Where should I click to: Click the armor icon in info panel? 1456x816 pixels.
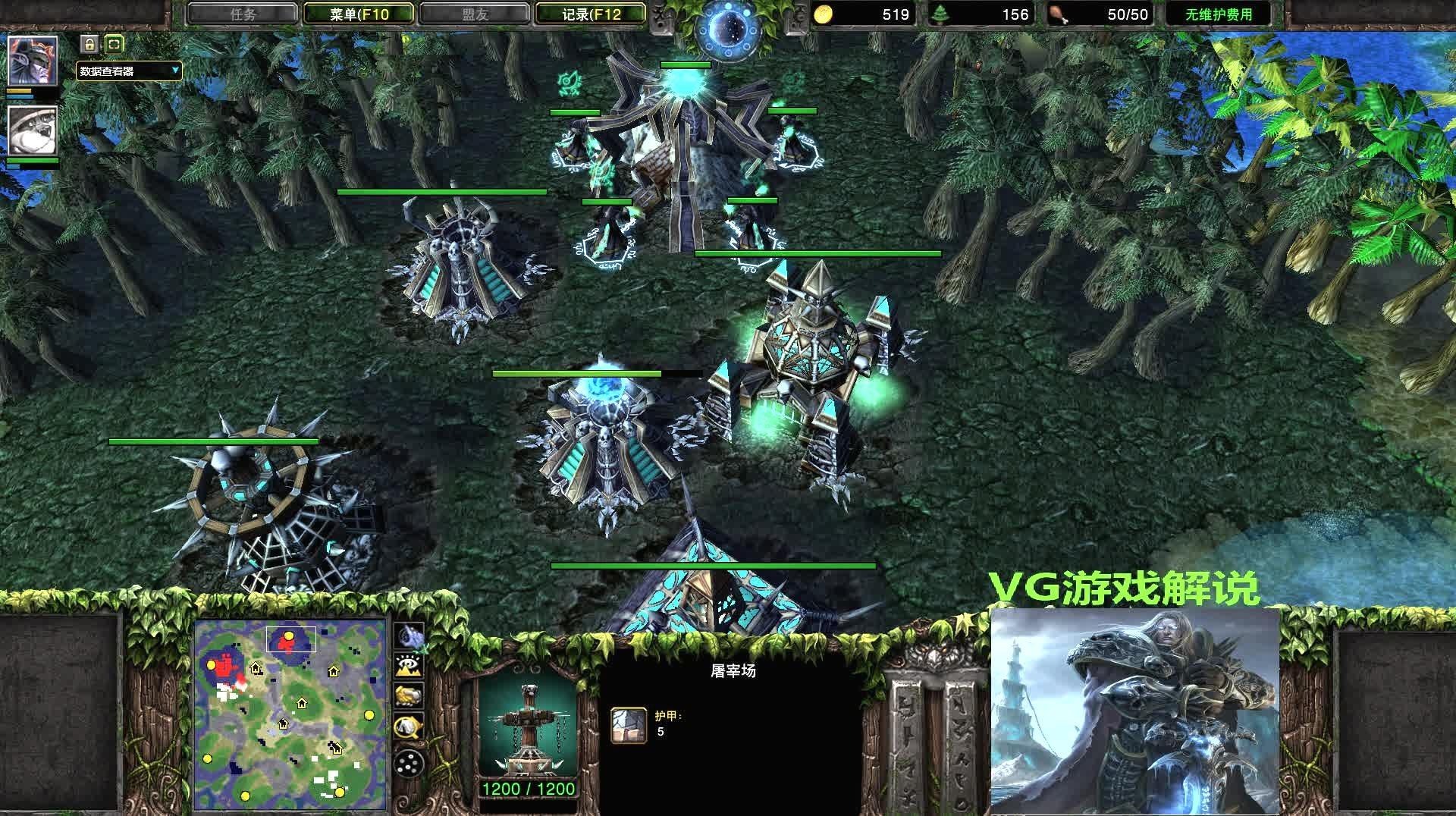[x=629, y=725]
